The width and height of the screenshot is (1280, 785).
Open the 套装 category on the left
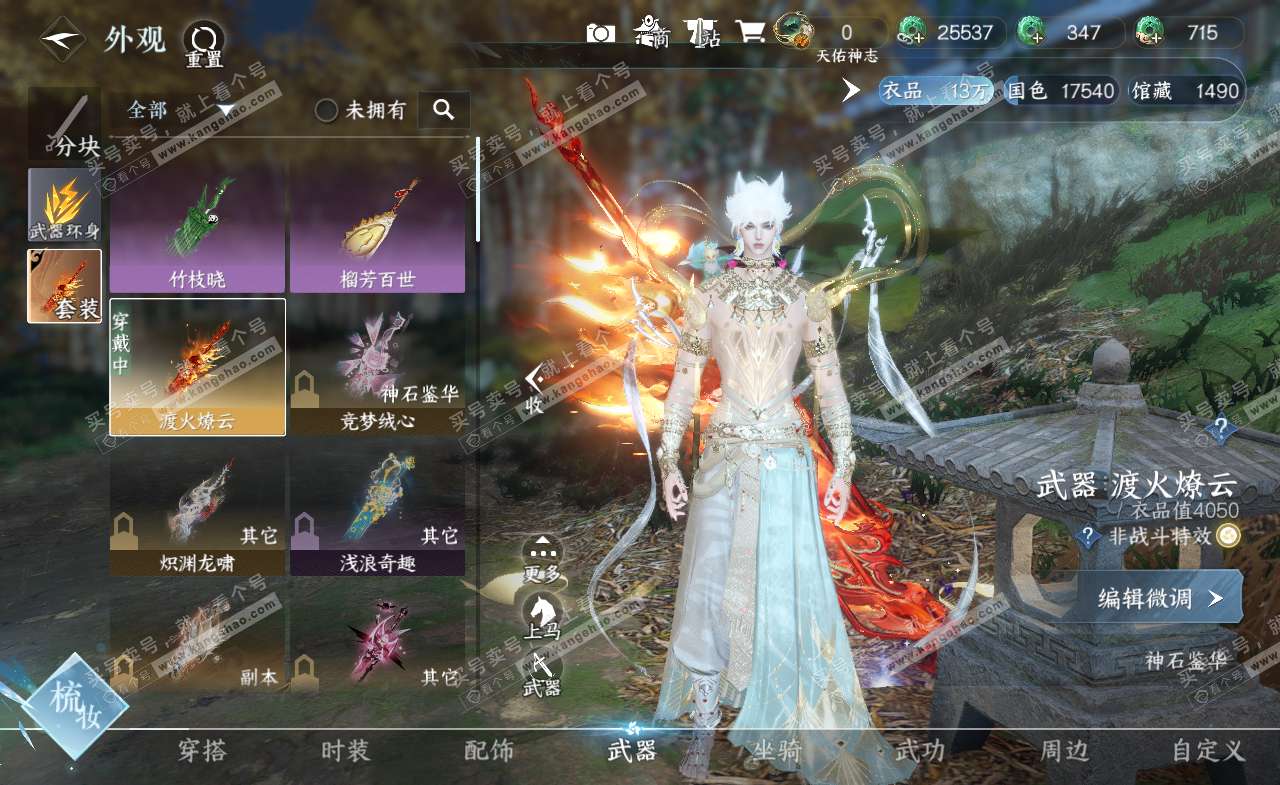[x=64, y=285]
